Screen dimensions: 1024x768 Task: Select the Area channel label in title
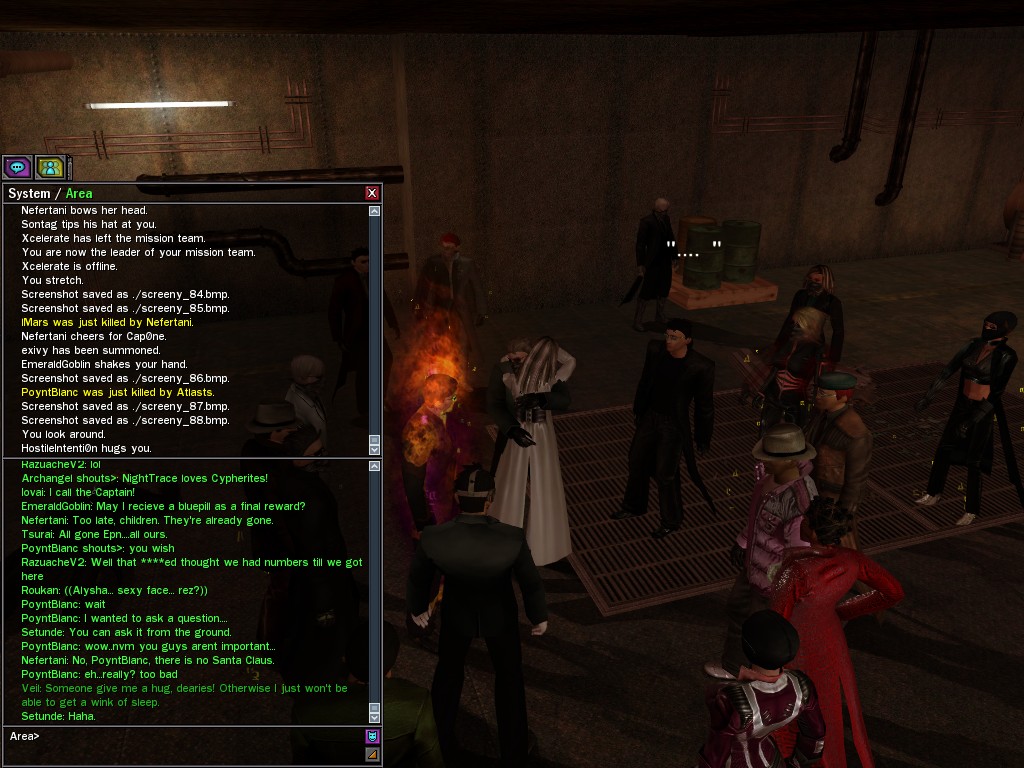(x=79, y=194)
